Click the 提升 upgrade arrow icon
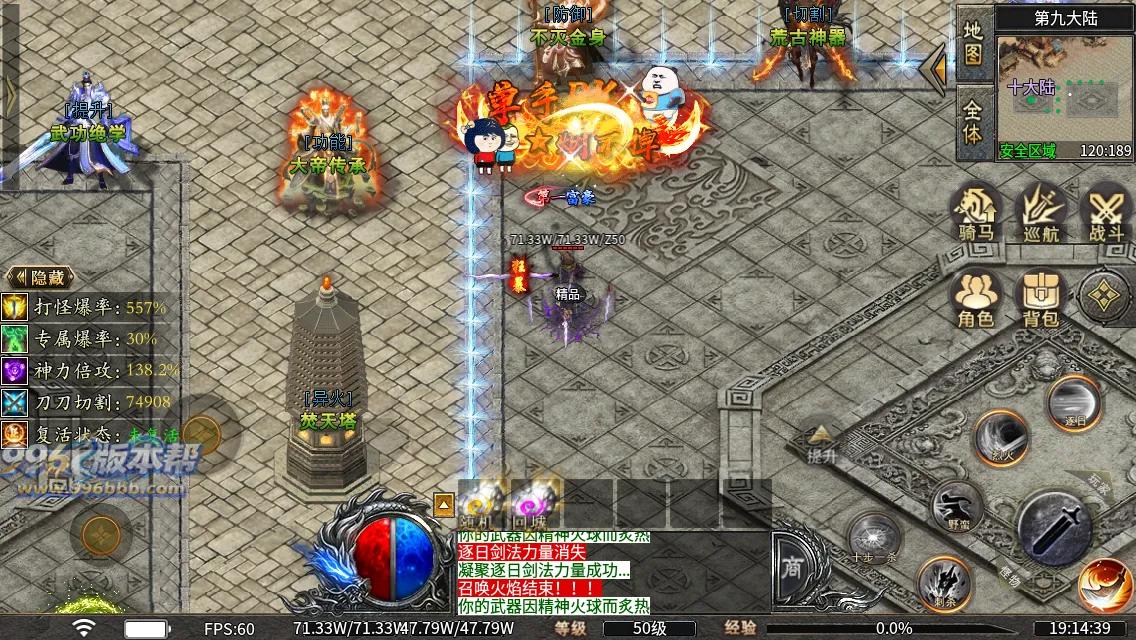 [821, 440]
